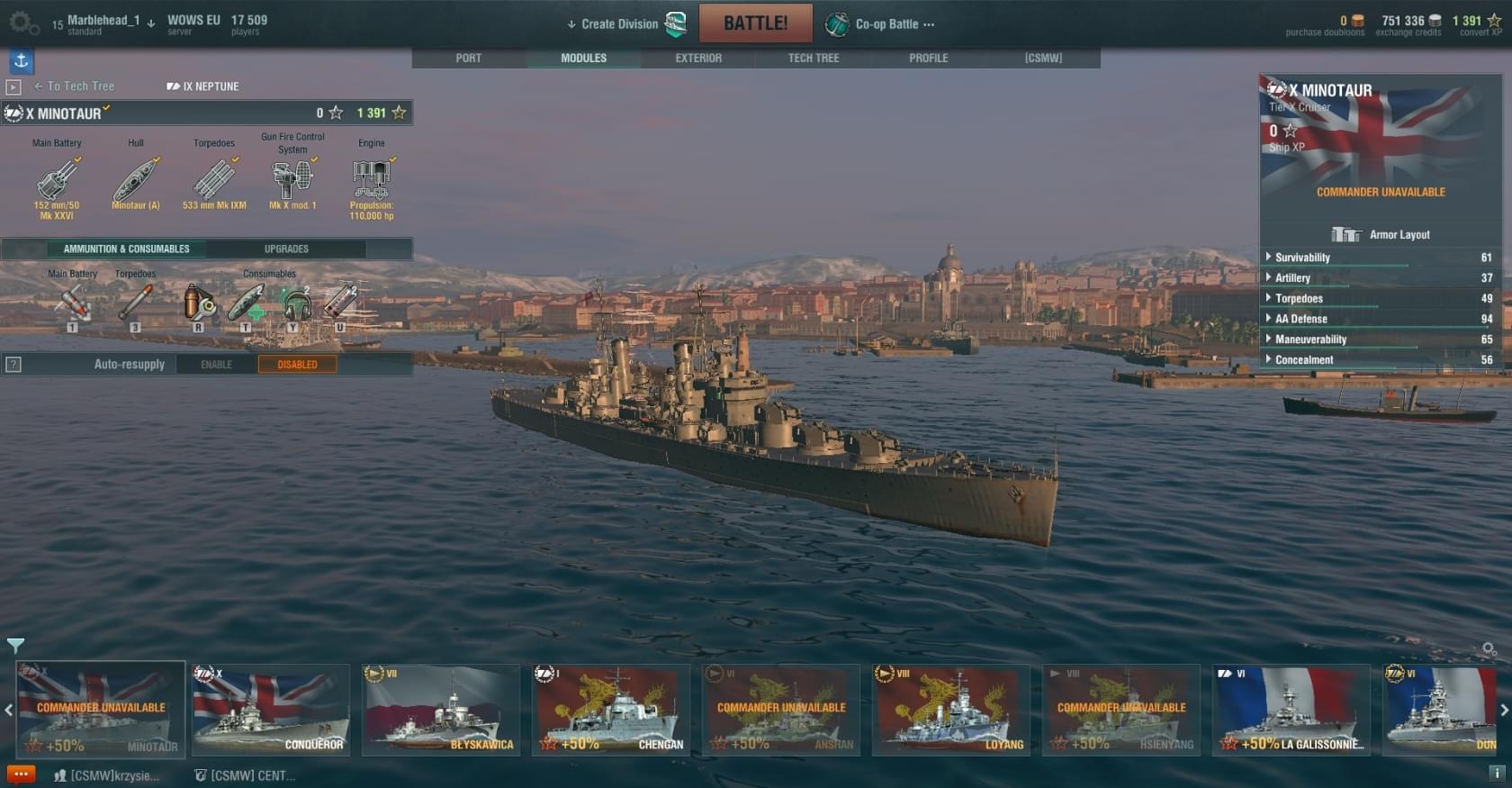Open the TECH TREE tab
The width and height of the screenshot is (1512, 788).
(x=814, y=59)
